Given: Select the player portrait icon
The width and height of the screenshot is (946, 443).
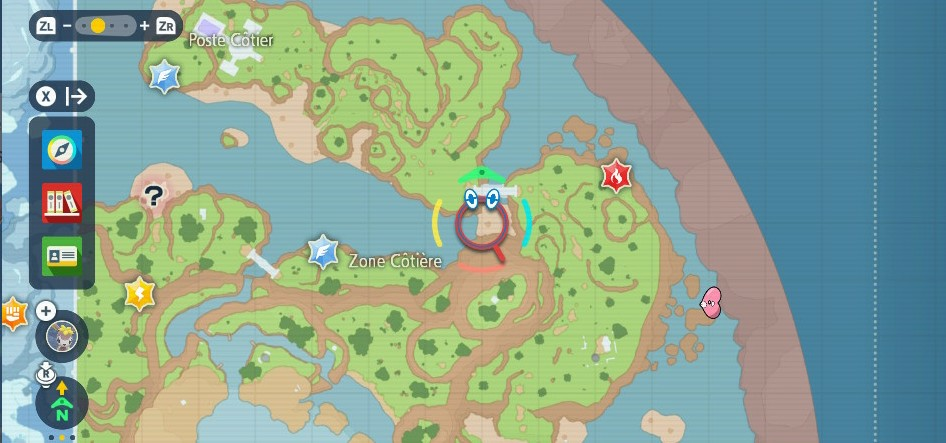Looking at the screenshot, I should [x=61, y=337].
